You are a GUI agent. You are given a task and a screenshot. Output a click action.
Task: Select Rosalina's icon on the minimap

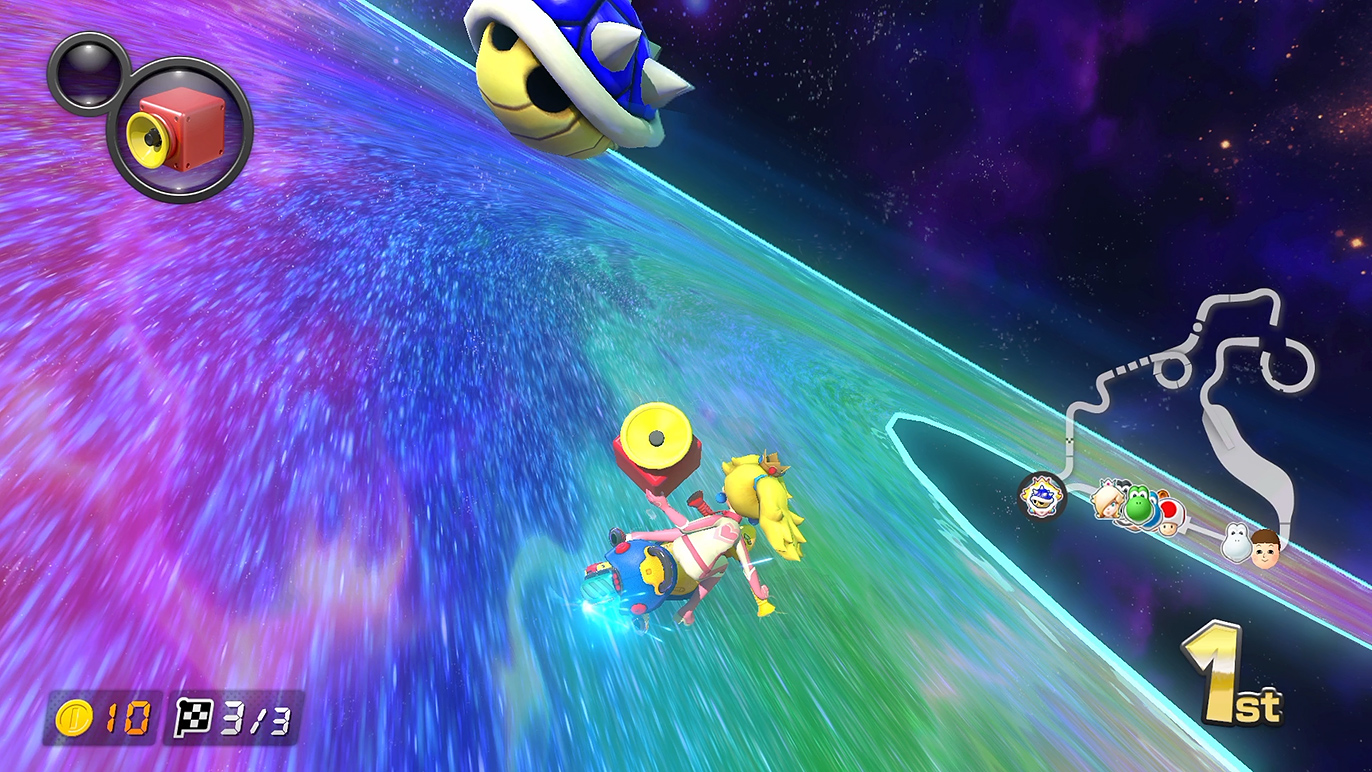1108,498
